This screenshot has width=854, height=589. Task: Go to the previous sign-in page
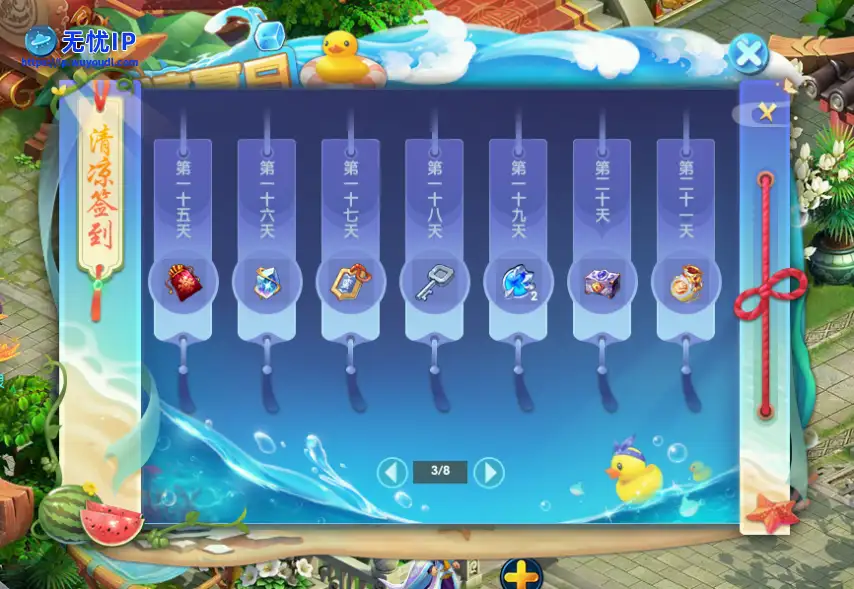(x=393, y=471)
